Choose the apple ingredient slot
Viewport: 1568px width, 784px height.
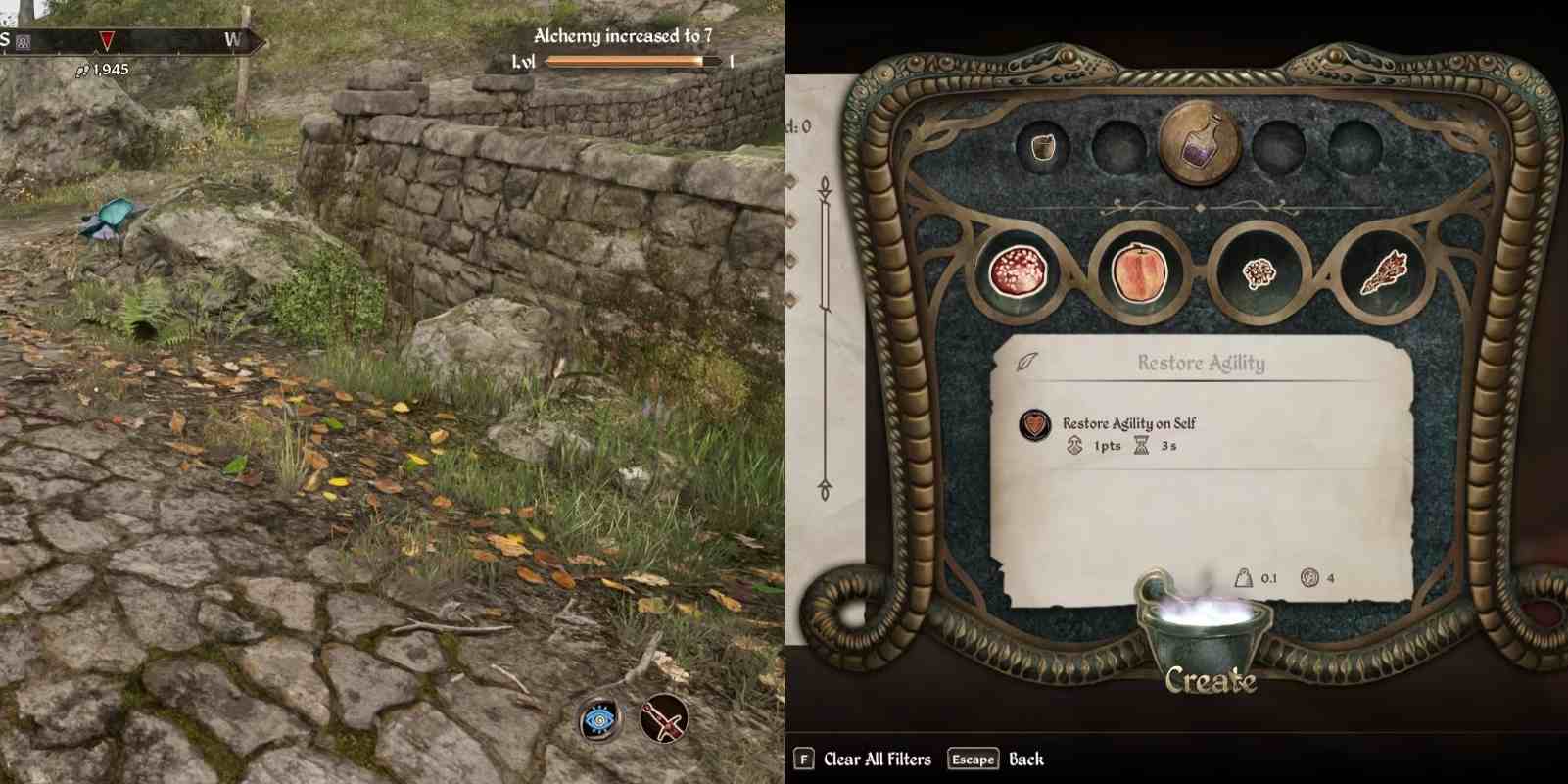point(1138,271)
